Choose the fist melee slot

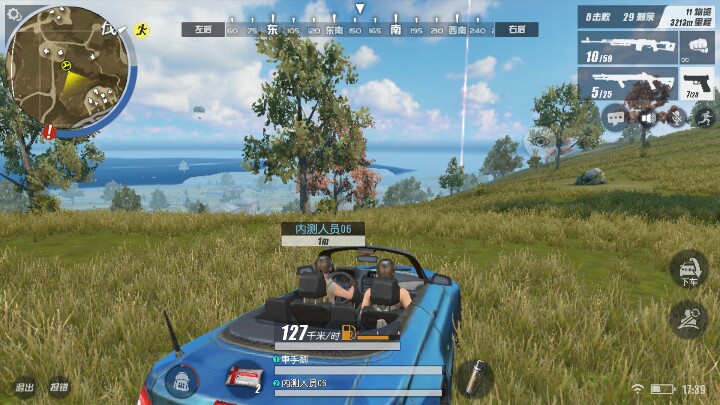tap(695, 47)
